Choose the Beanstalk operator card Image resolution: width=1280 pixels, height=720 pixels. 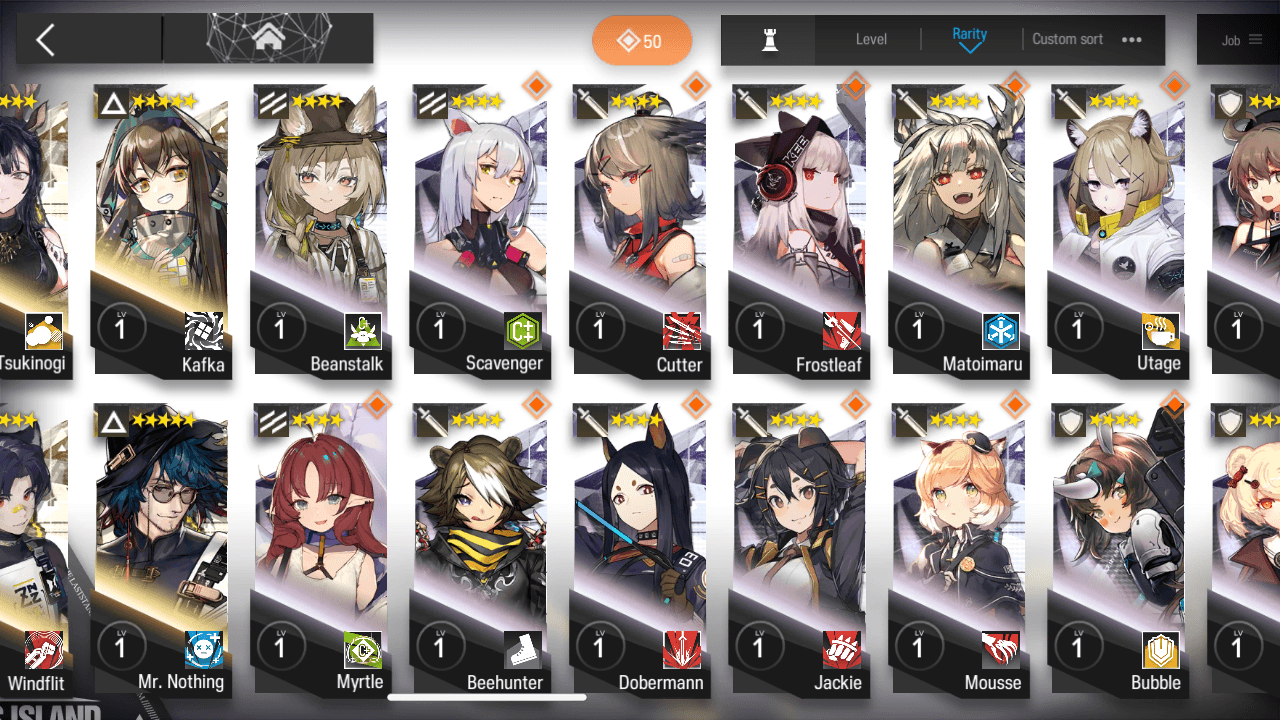point(321,230)
